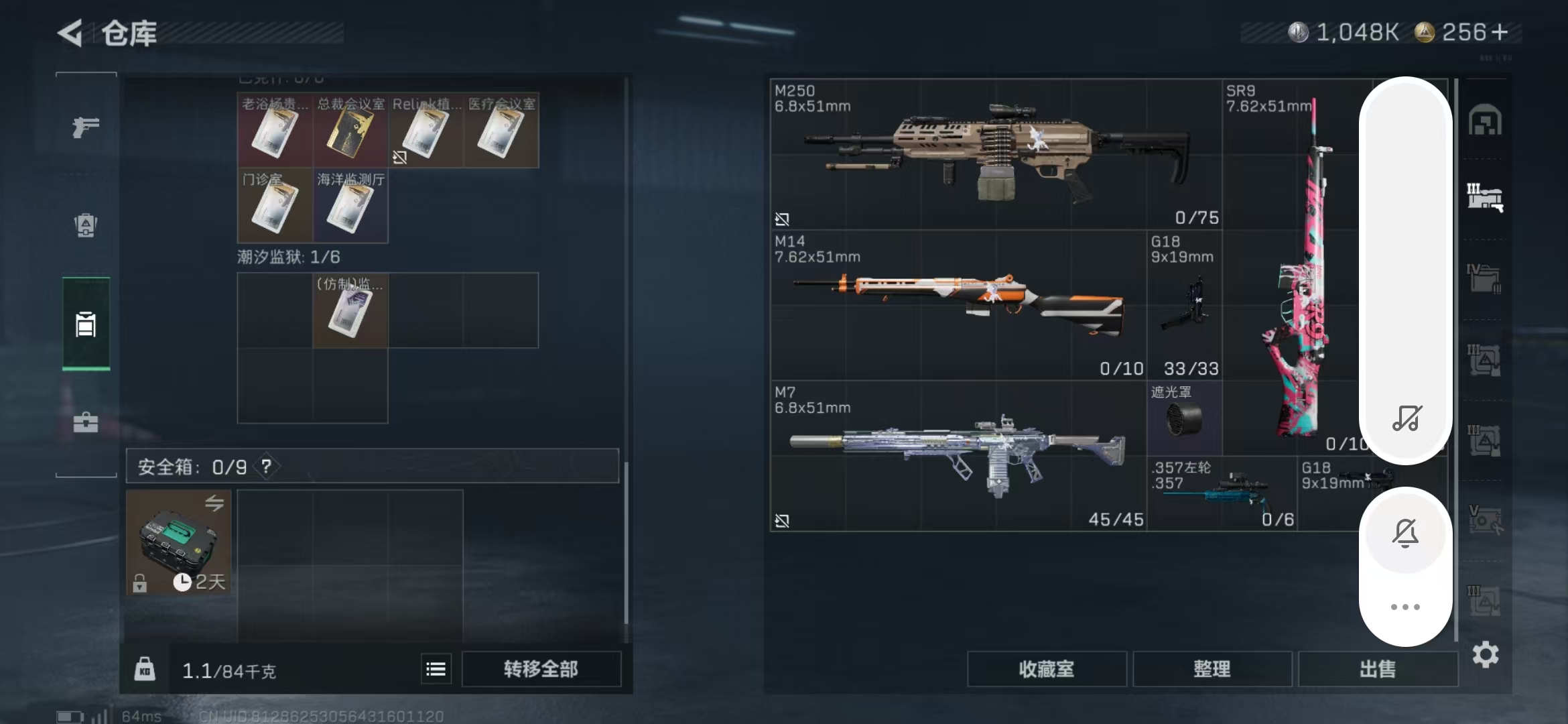
Task: Click the safe box help question mark
Action: coord(266,467)
